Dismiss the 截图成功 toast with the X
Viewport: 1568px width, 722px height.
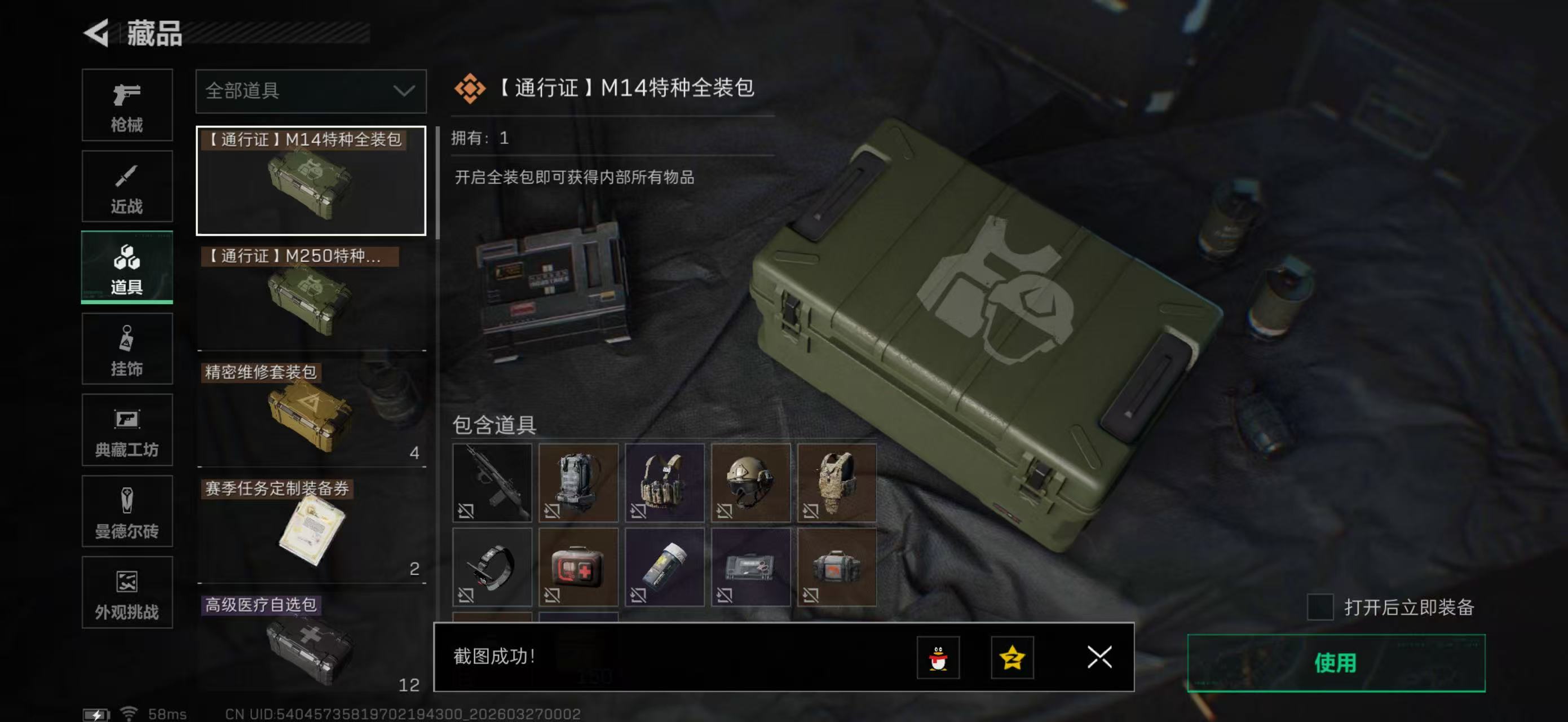pos(1101,658)
